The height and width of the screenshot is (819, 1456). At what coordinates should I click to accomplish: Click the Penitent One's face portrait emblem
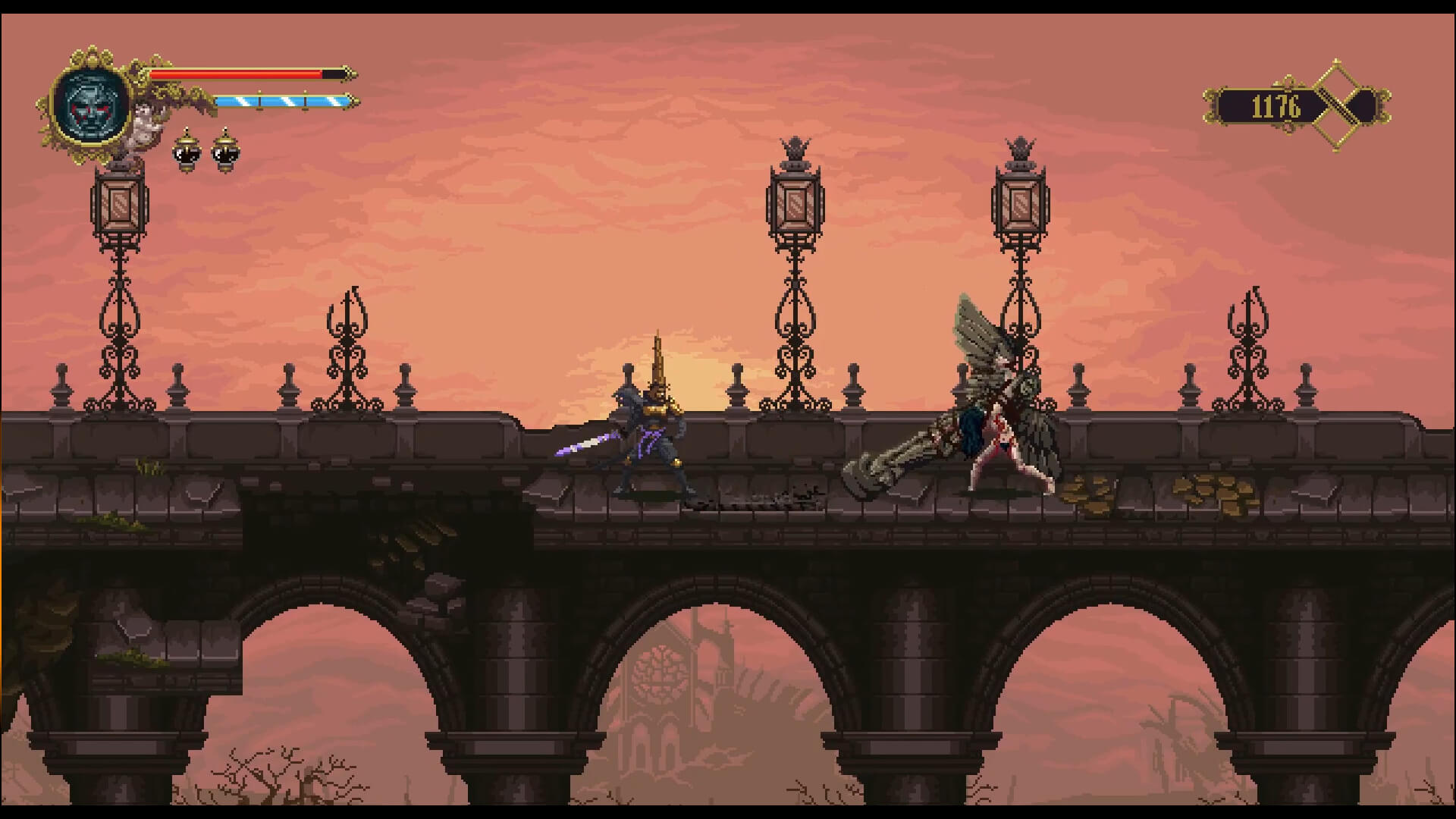click(91, 102)
